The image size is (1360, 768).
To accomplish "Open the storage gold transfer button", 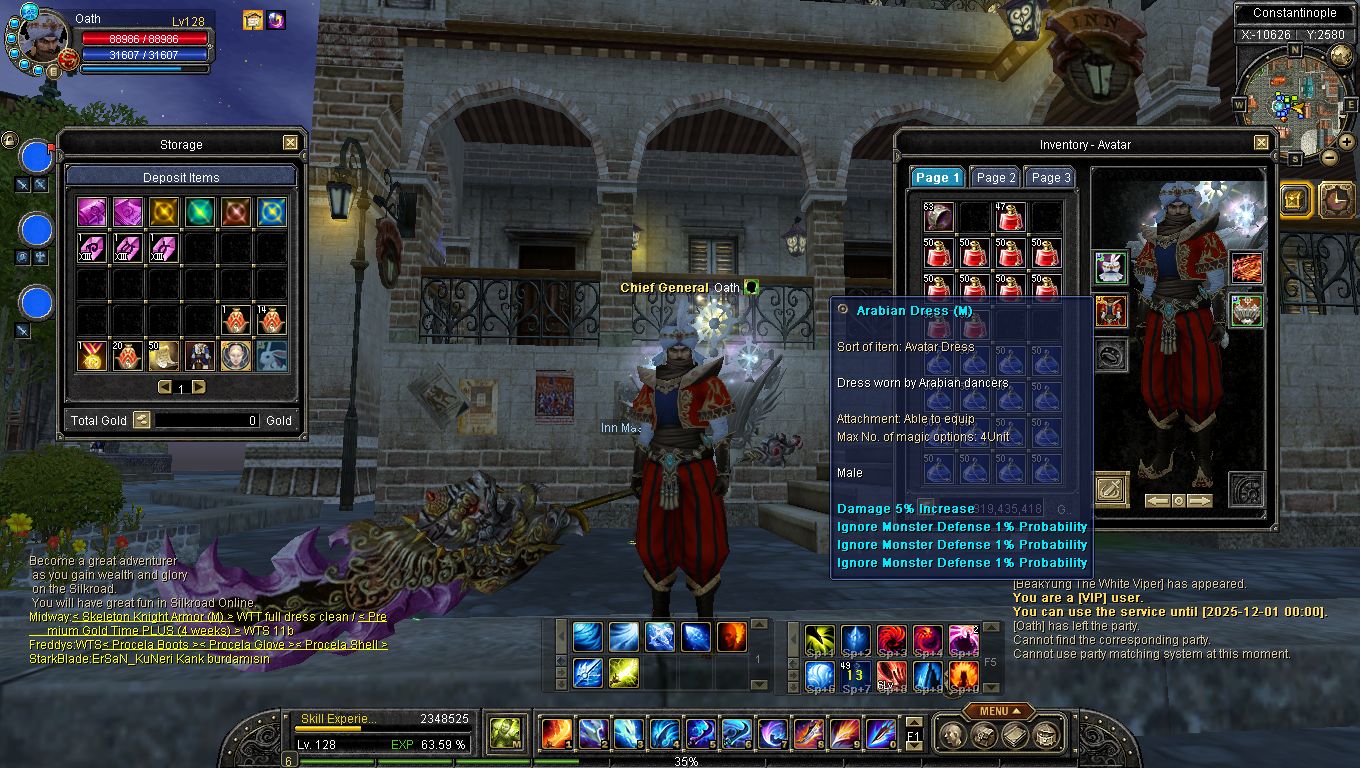I will [x=142, y=420].
